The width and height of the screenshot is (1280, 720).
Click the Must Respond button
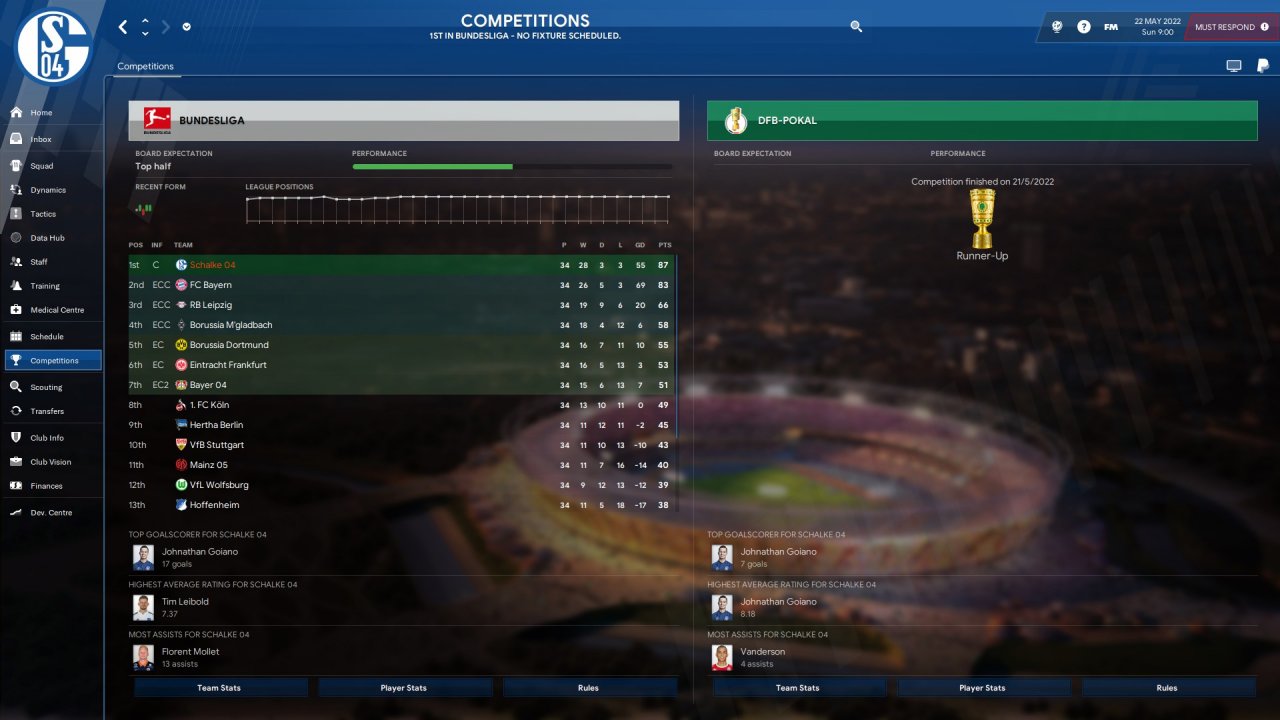click(x=1231, y=27)
